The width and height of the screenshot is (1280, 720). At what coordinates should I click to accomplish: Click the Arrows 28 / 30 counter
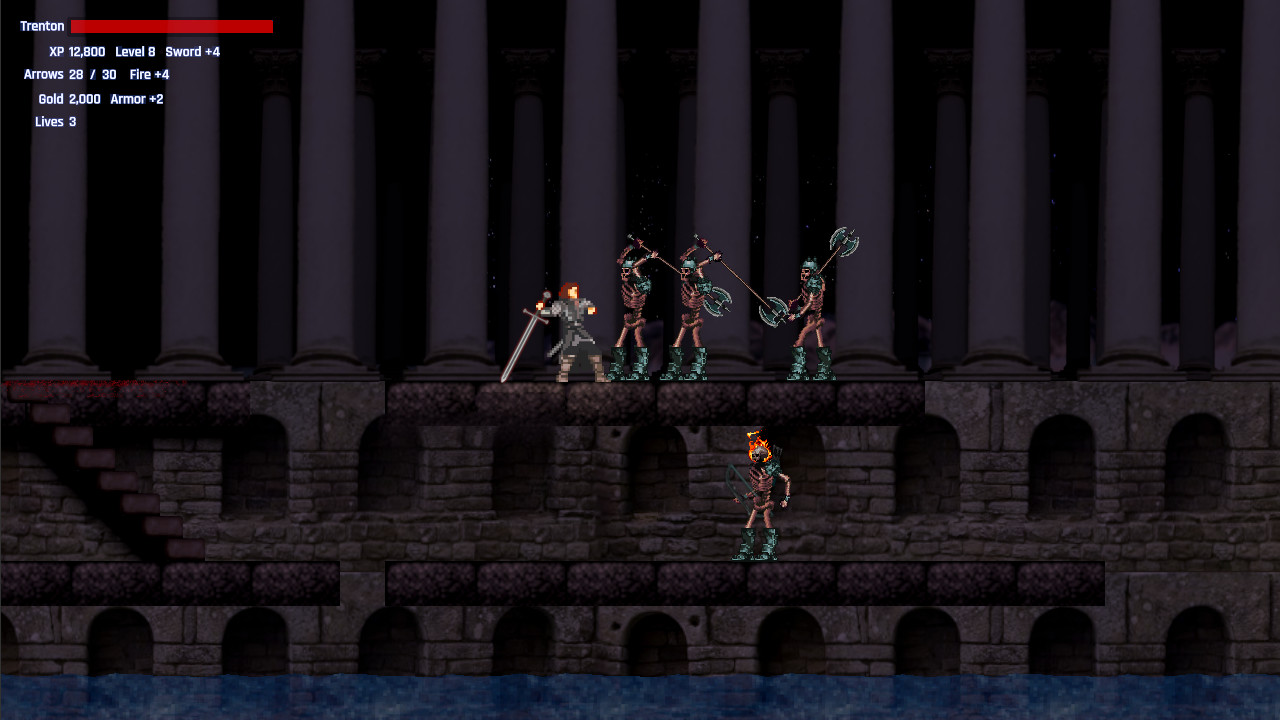[70, 74]
